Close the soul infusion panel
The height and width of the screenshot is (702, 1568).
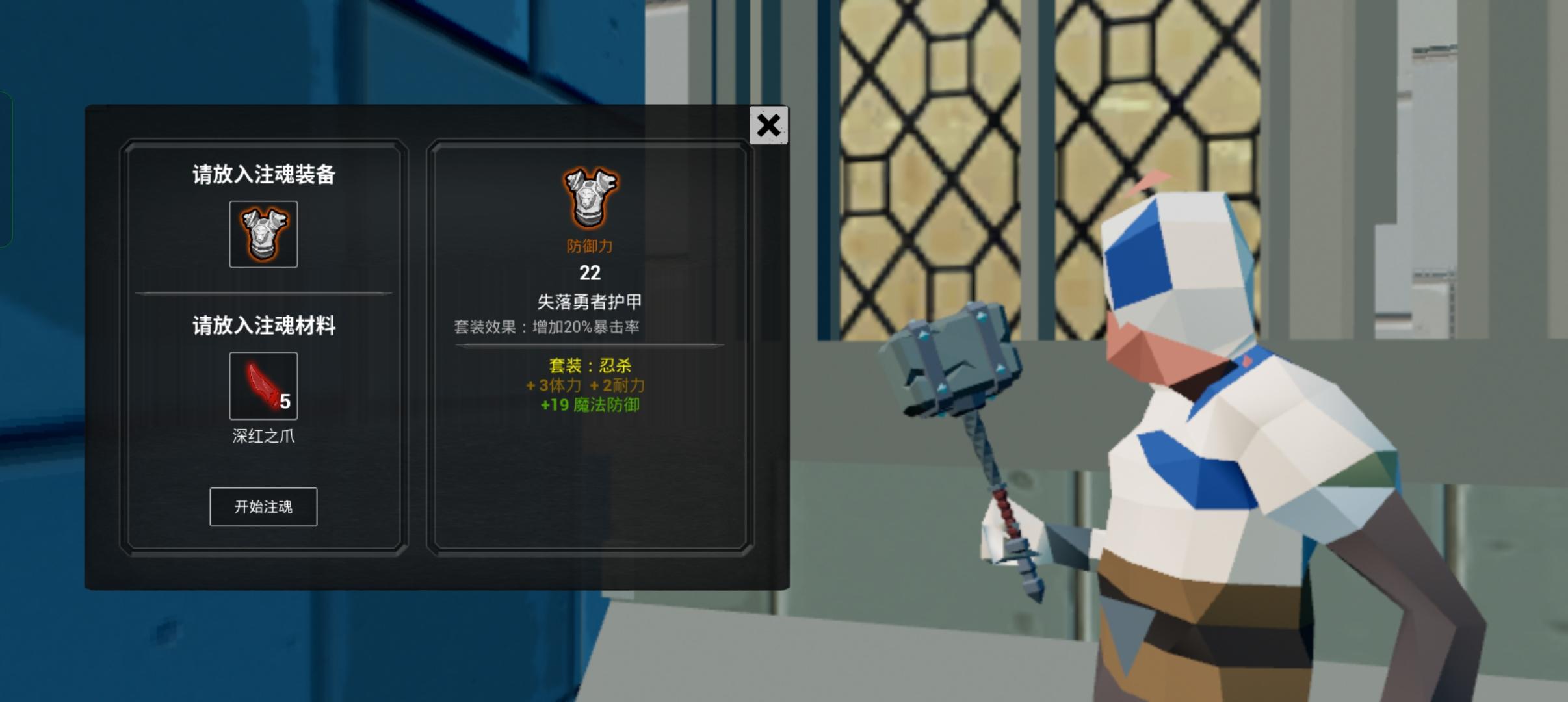coord(769,125)
